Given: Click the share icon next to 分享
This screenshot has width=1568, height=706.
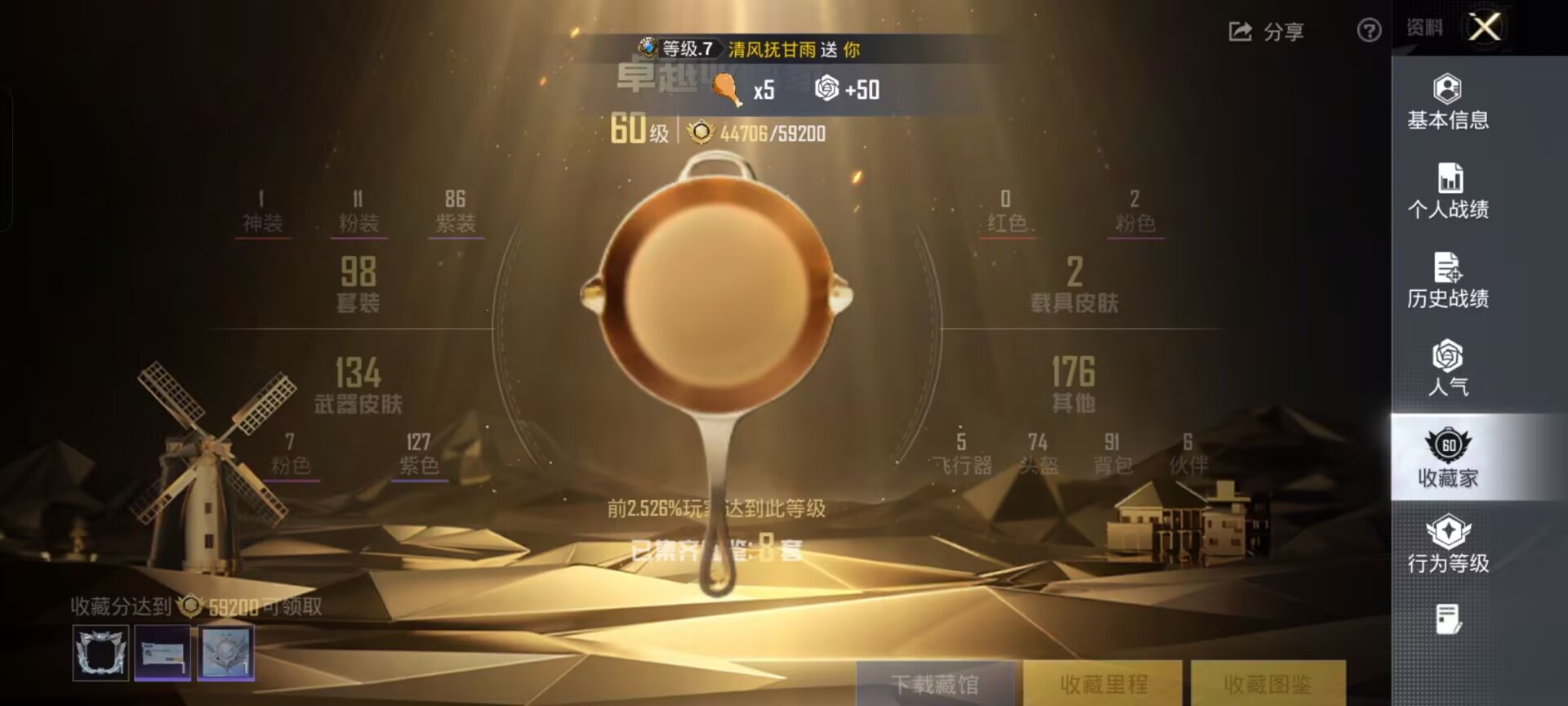Looking at the screenshot, I should (1240, 32).
